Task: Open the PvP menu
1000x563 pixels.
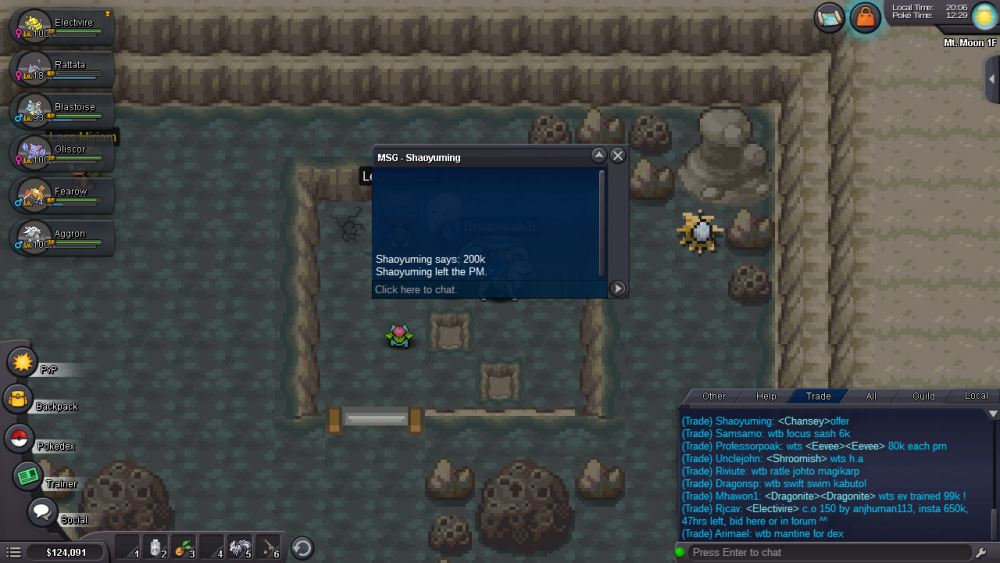Action: [22, 362]
